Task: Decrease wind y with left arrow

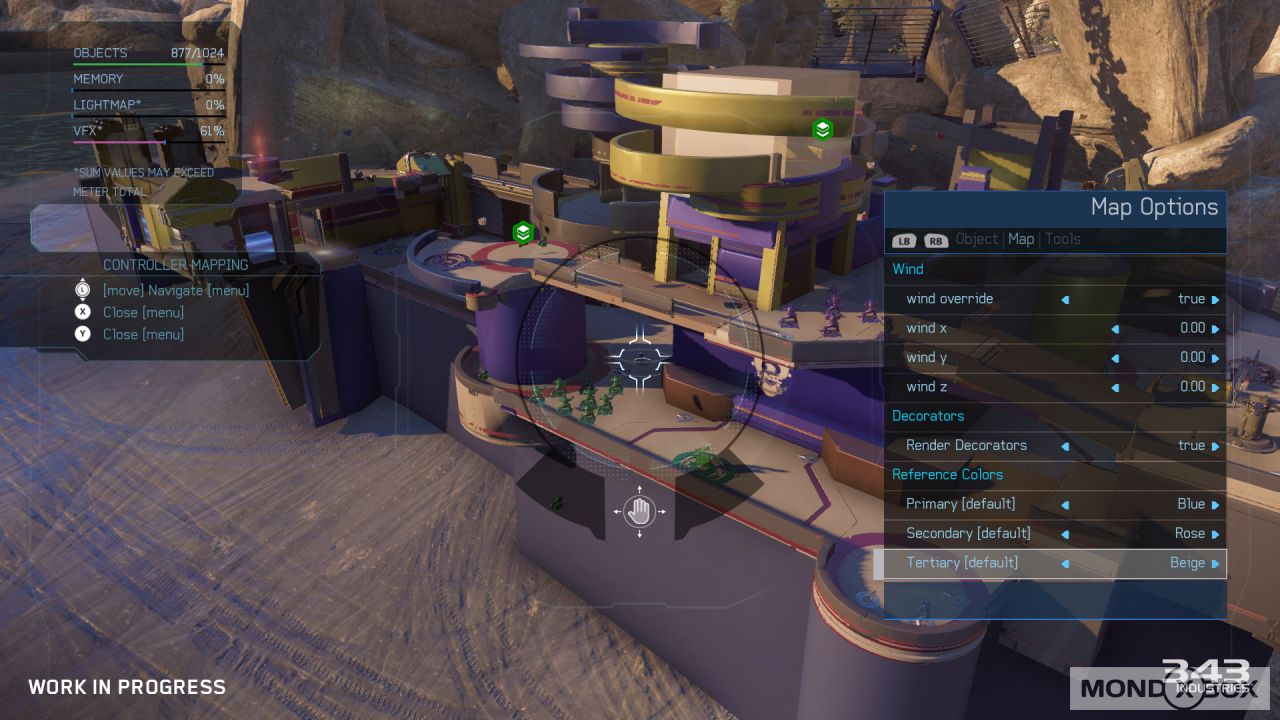Action: coord(1115,358)
